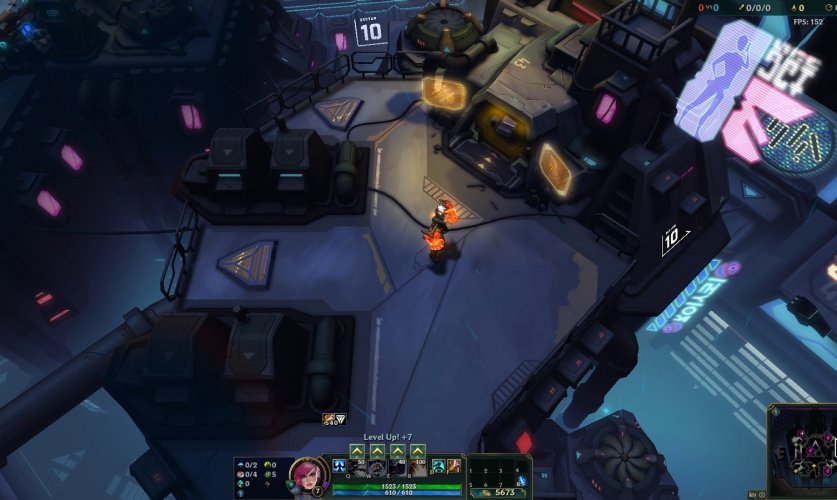Level up the R ultimate ability

tap(417, 451)
